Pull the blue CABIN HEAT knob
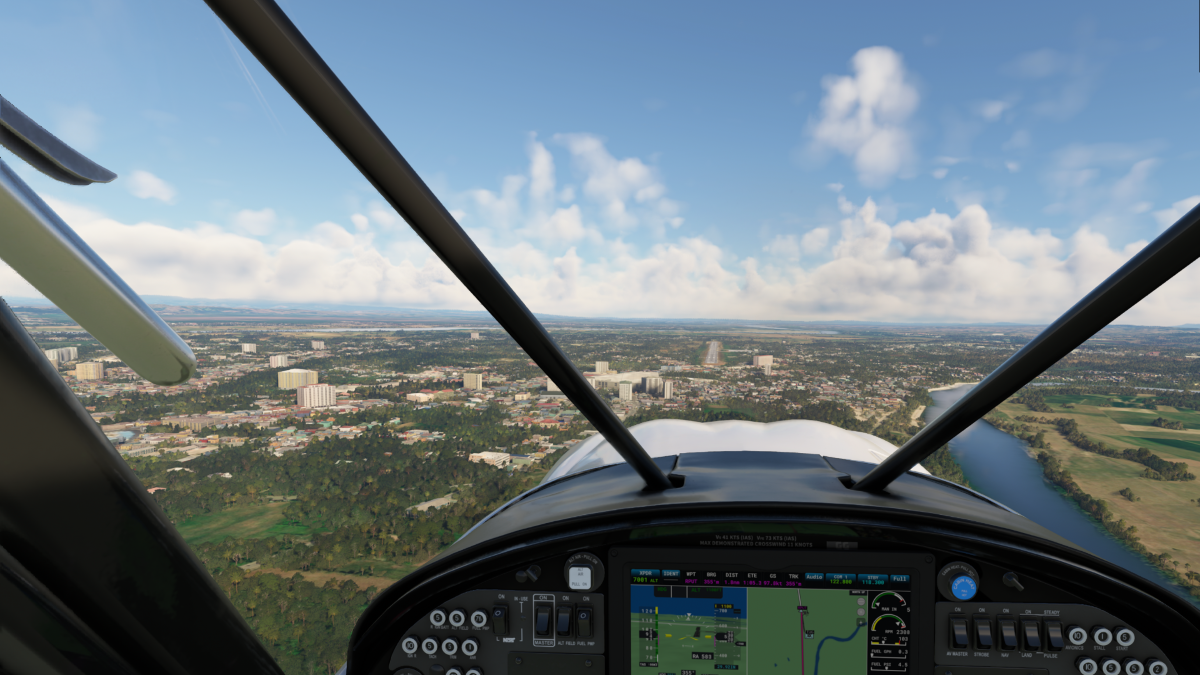Screen dimensions: 1200x675 [962, 587]
